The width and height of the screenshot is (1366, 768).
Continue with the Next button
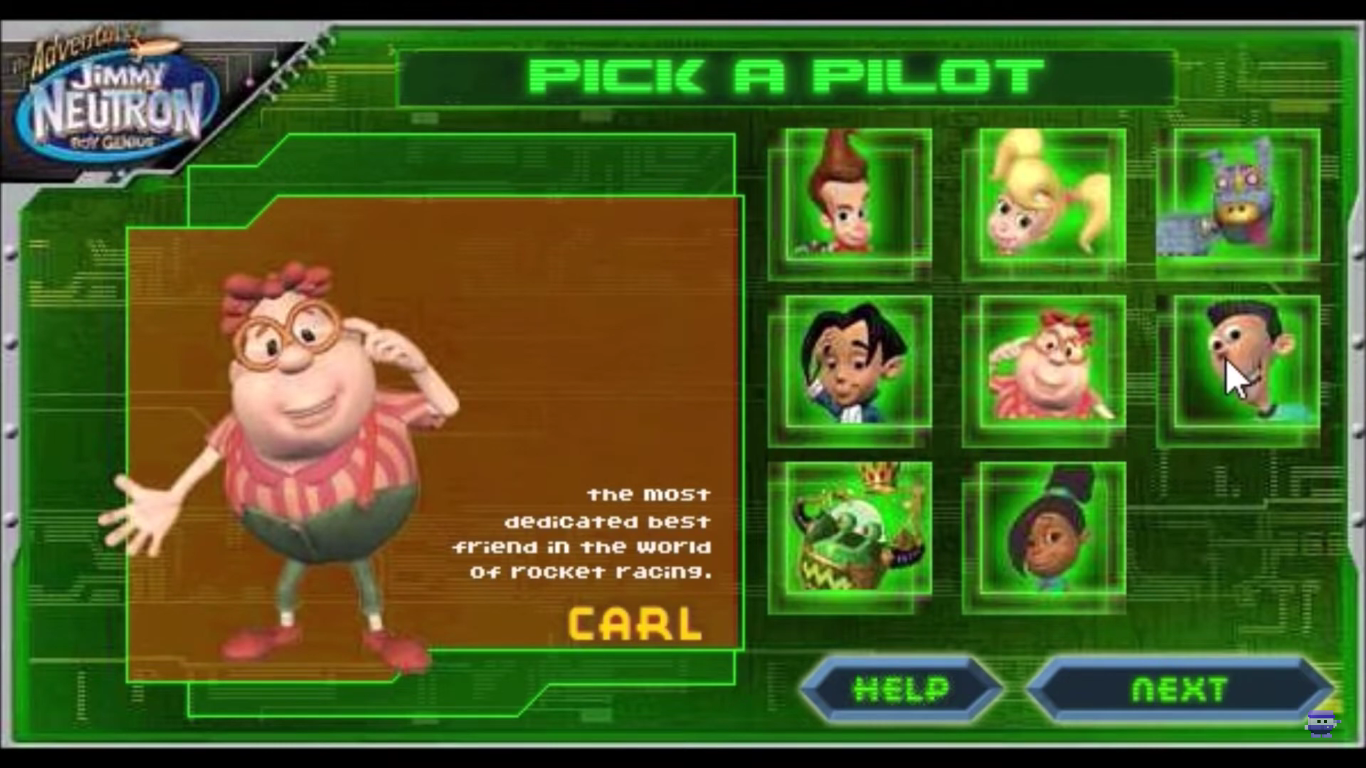(x=1178, y=689)
